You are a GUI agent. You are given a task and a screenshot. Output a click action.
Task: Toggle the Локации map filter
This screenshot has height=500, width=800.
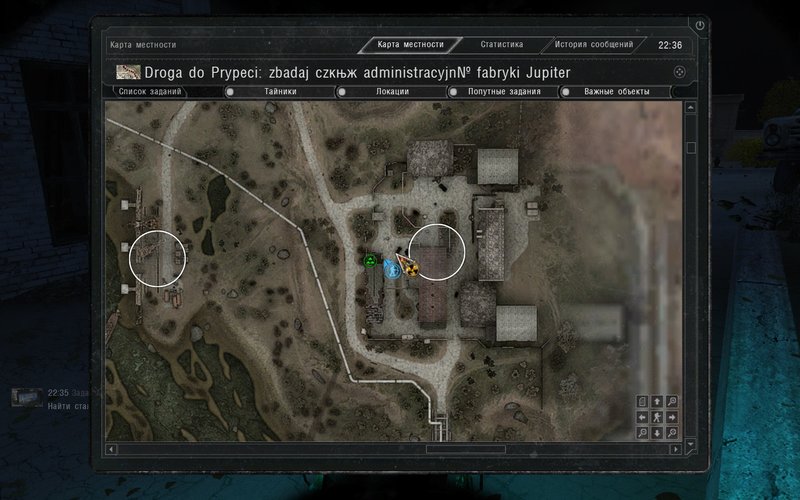[392, 92]
